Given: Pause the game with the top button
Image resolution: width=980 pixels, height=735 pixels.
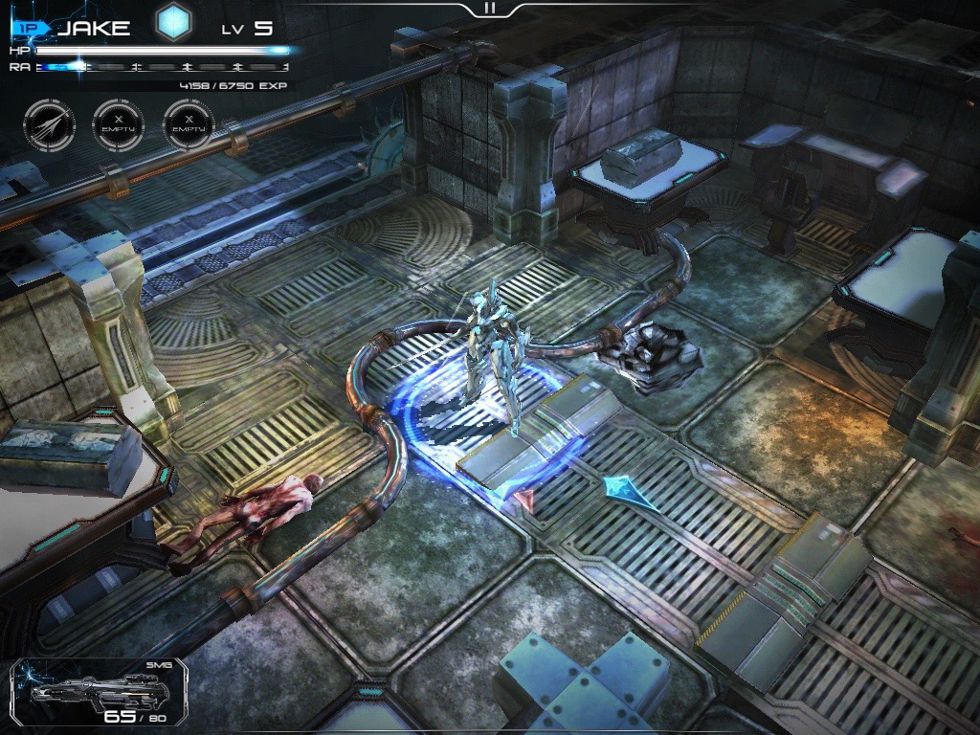Looking at the screenshot, I should click(489, 8).
